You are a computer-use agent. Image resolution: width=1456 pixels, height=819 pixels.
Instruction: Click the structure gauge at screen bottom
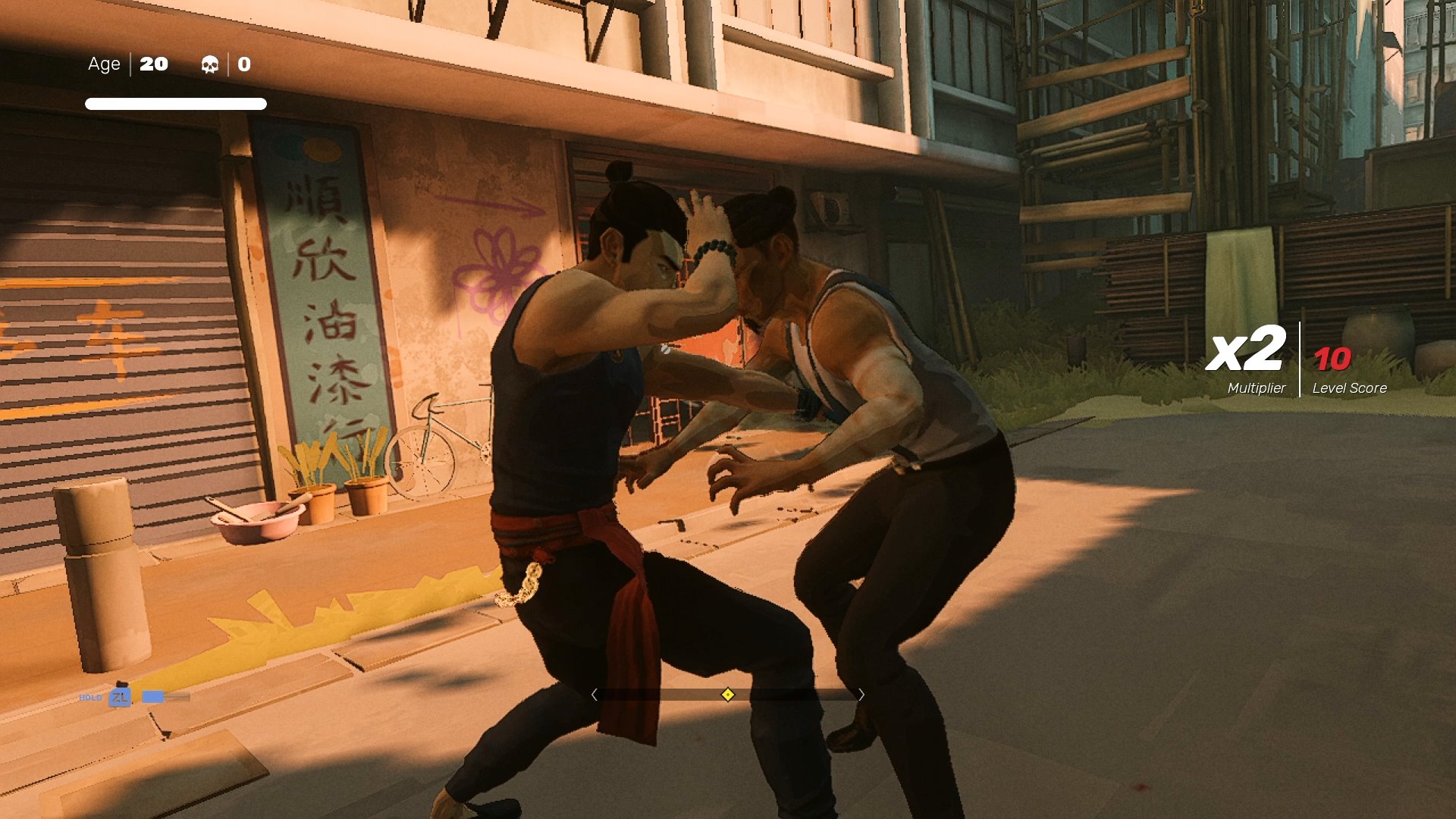(x=728, y=694)
